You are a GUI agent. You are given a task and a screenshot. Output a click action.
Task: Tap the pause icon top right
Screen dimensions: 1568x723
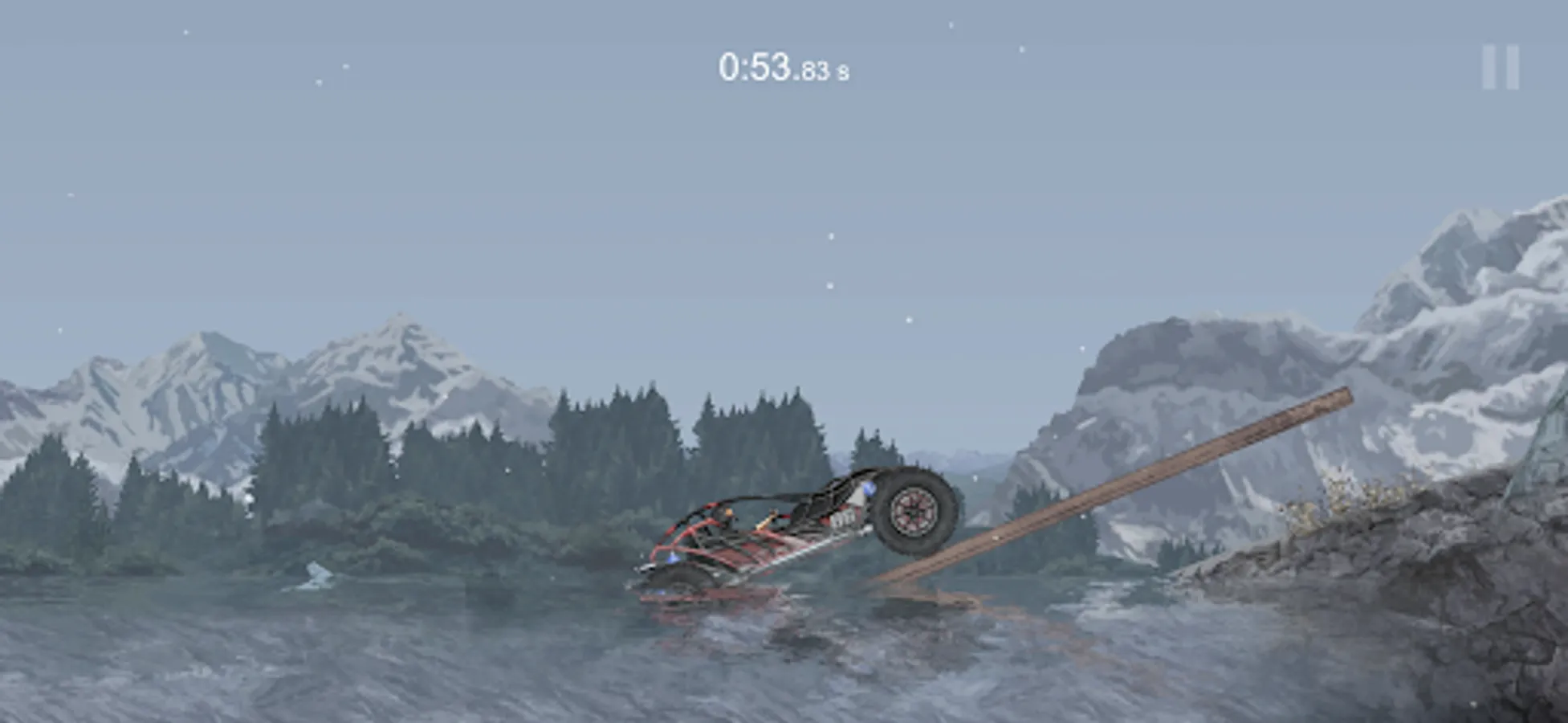[1500, 68]
